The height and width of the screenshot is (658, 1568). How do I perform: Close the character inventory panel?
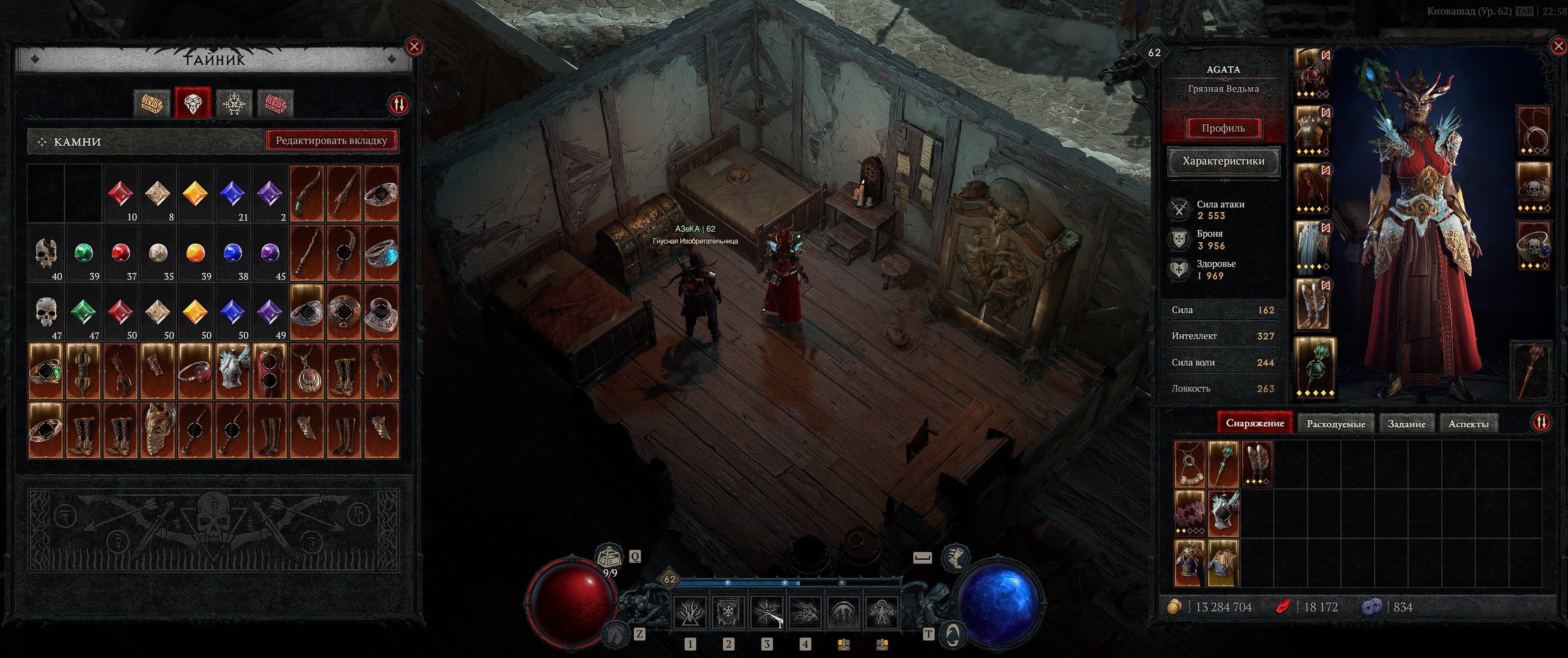pos(1558,46)
